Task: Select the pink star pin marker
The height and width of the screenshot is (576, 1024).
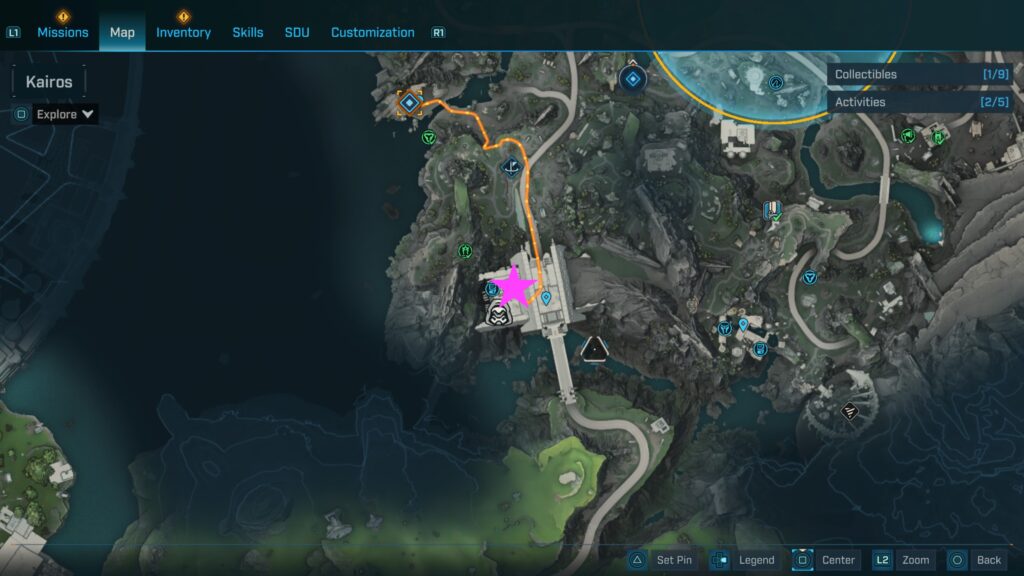Action: (x=516, y=287)
